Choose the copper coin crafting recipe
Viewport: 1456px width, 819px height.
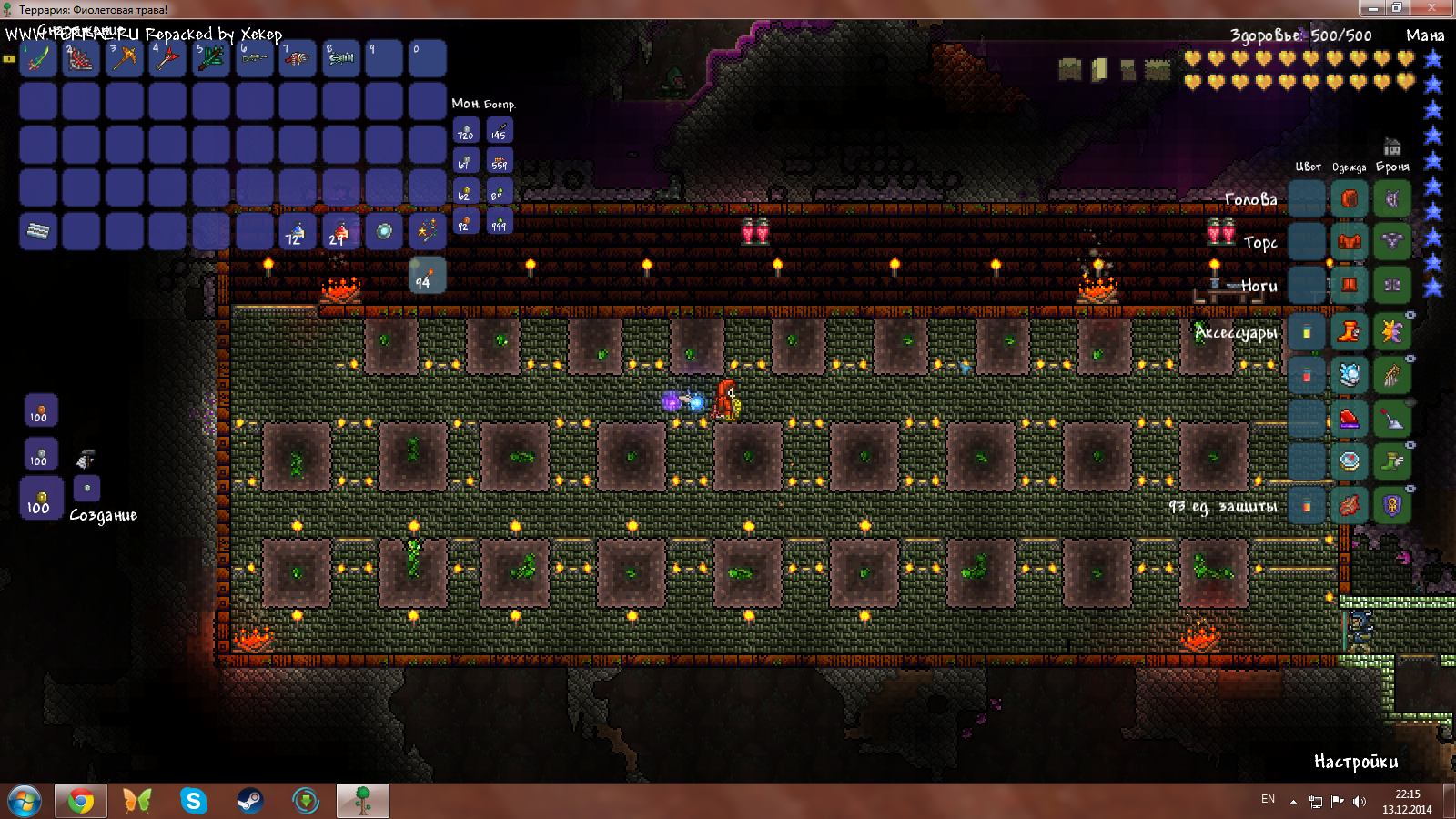click(41, 410)
